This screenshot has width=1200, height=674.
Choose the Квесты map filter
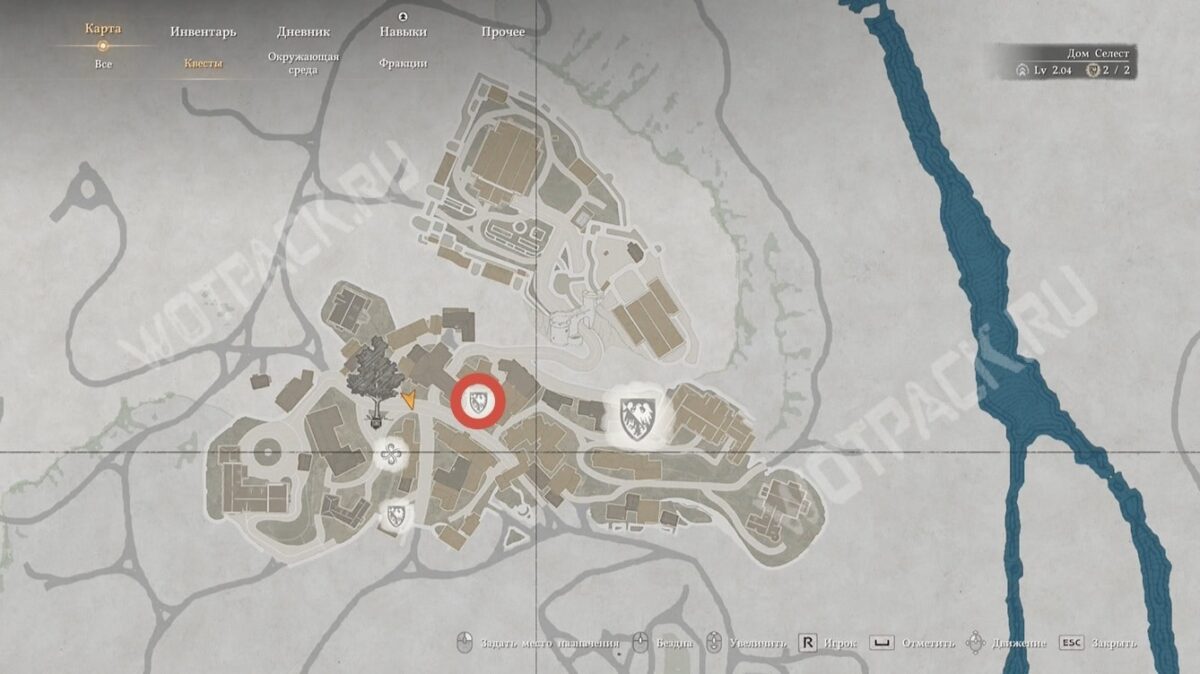point(203,64)
